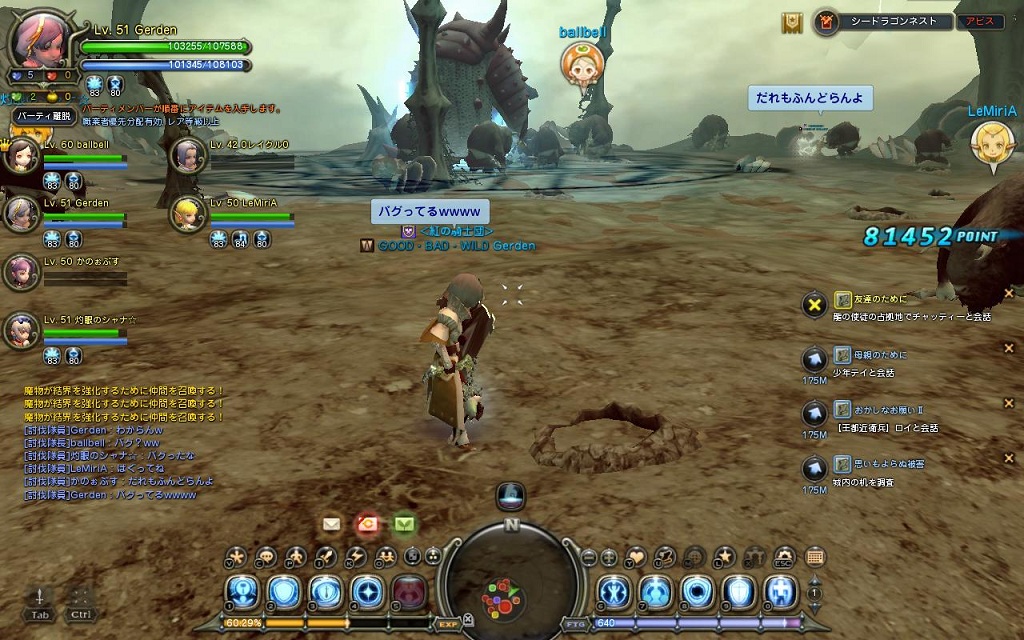Viewport: 1024px width, 640px height.
Task: Open the white envelope mail notification
Action: tap(332, 523)
